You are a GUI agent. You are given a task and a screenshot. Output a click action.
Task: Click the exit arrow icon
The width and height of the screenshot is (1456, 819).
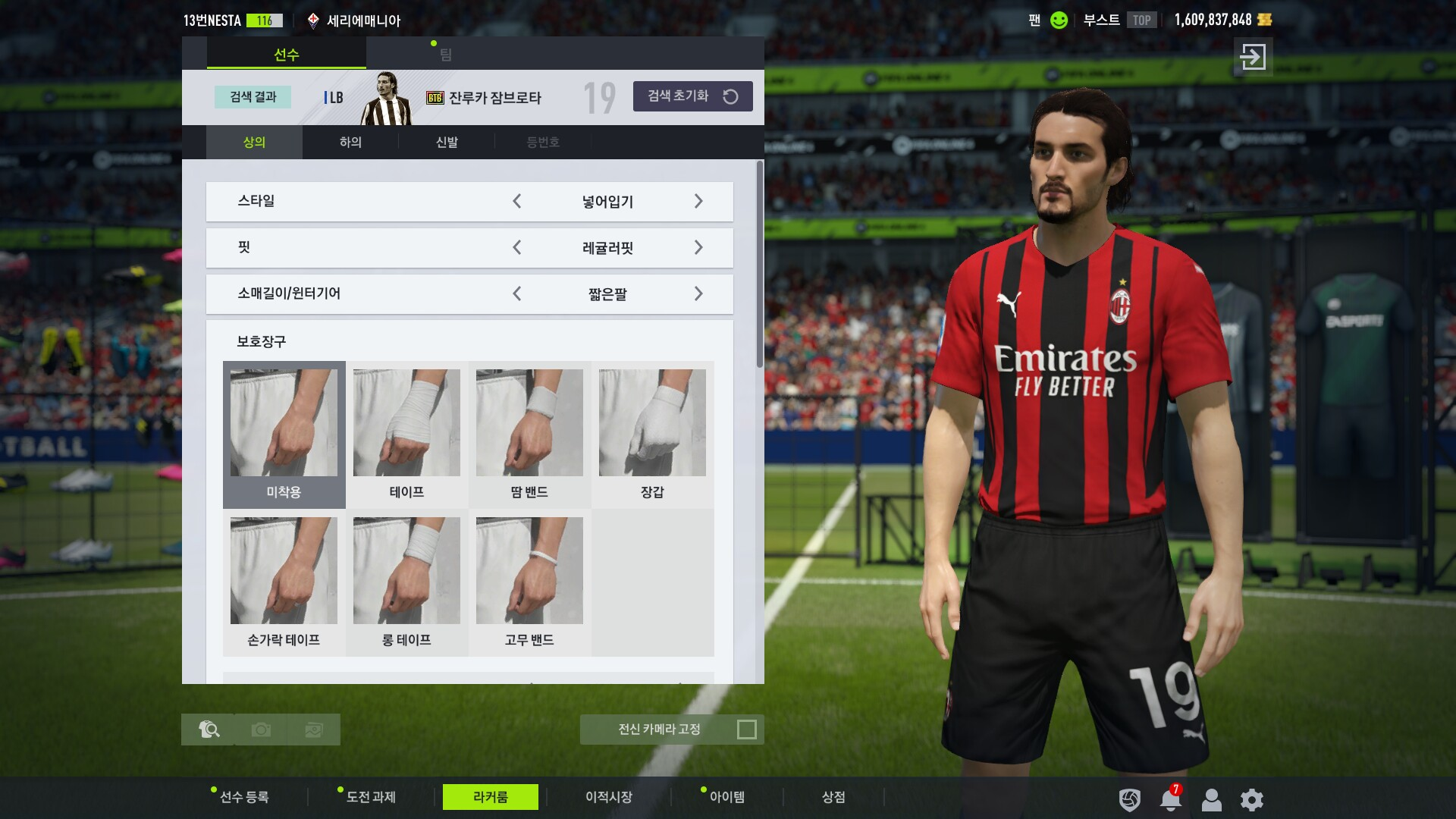[x=1253, y=57]
